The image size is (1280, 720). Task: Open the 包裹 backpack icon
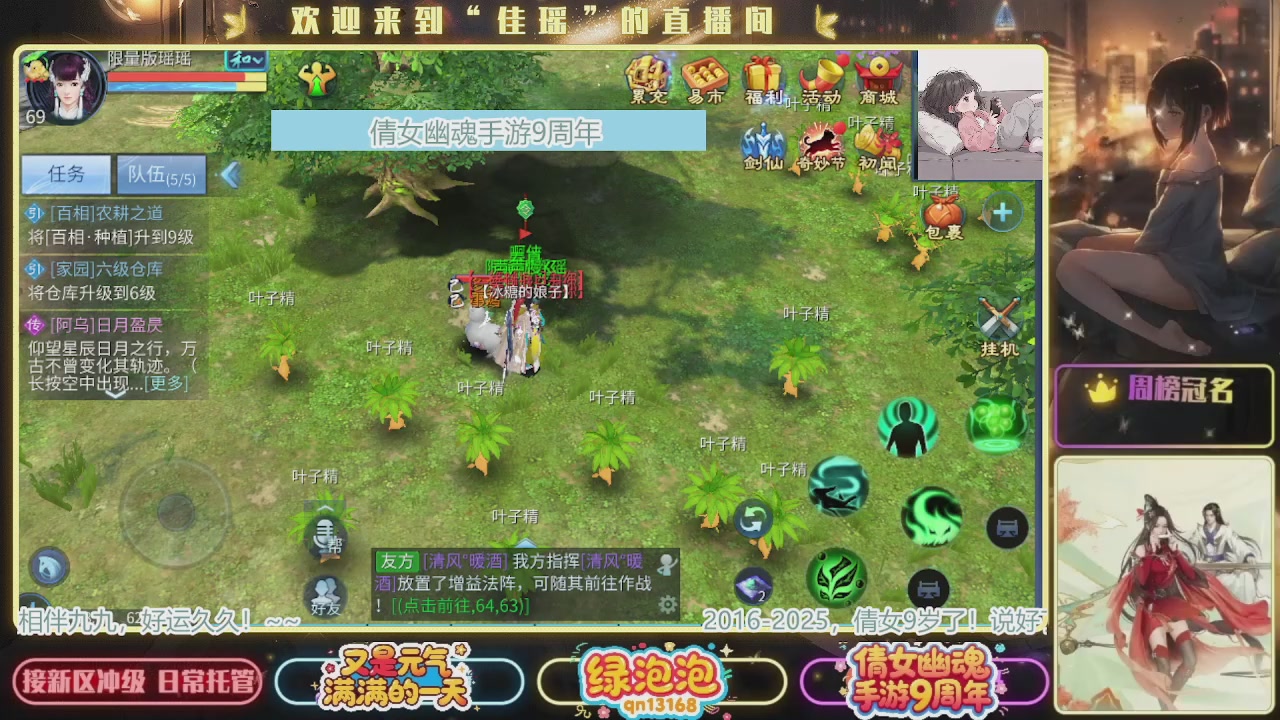click(941, 215)
